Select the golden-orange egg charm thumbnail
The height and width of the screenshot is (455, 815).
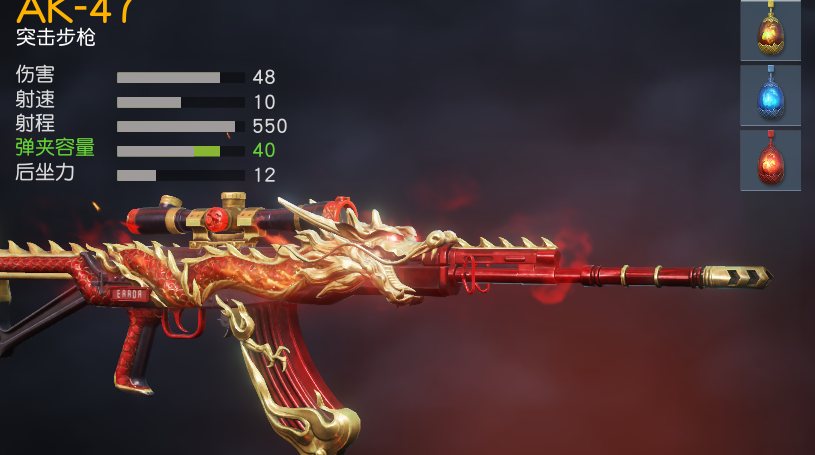pos(770,32)
